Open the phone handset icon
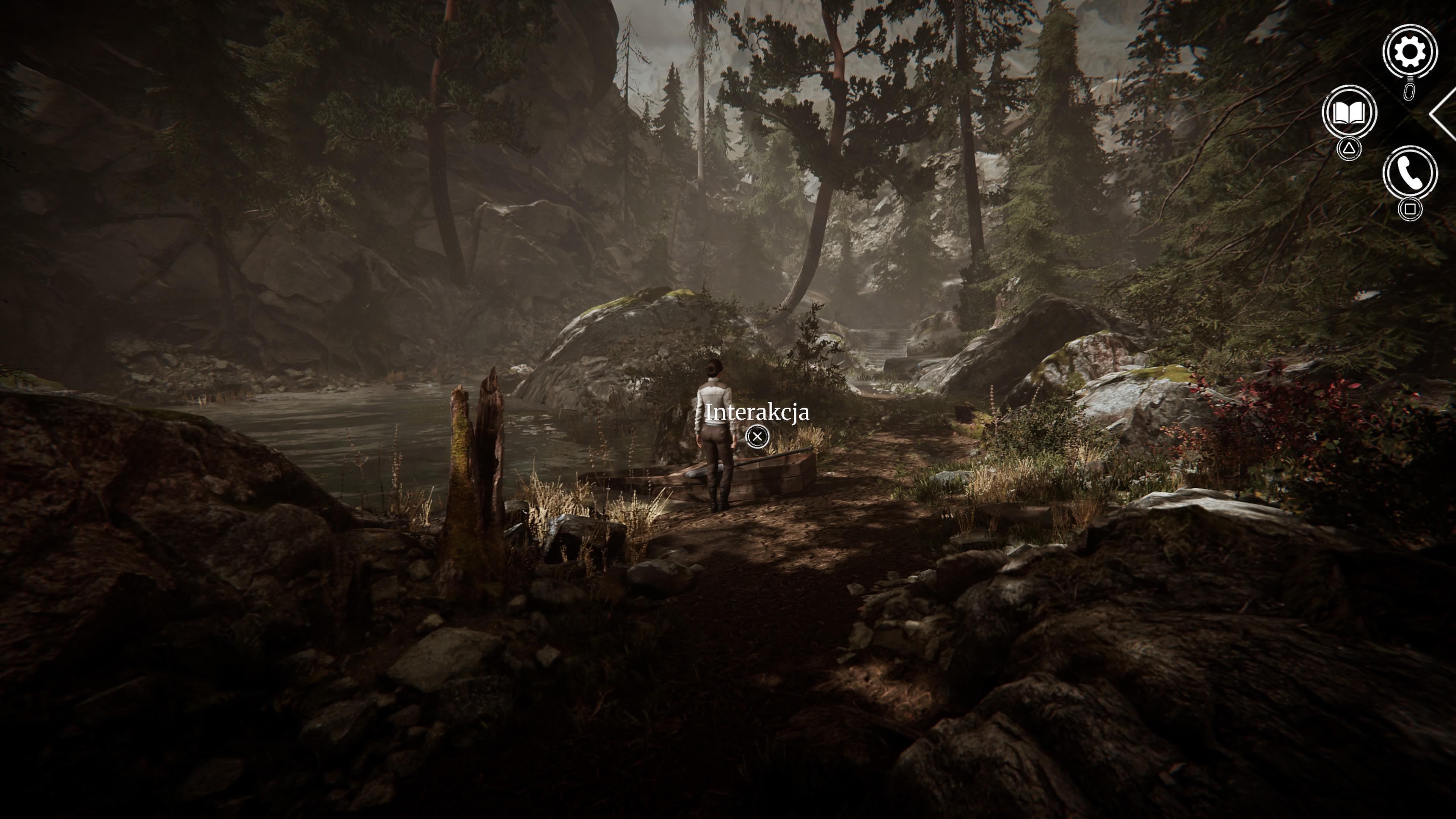This screenshot has width=1456, height=819. point(1410,173)
